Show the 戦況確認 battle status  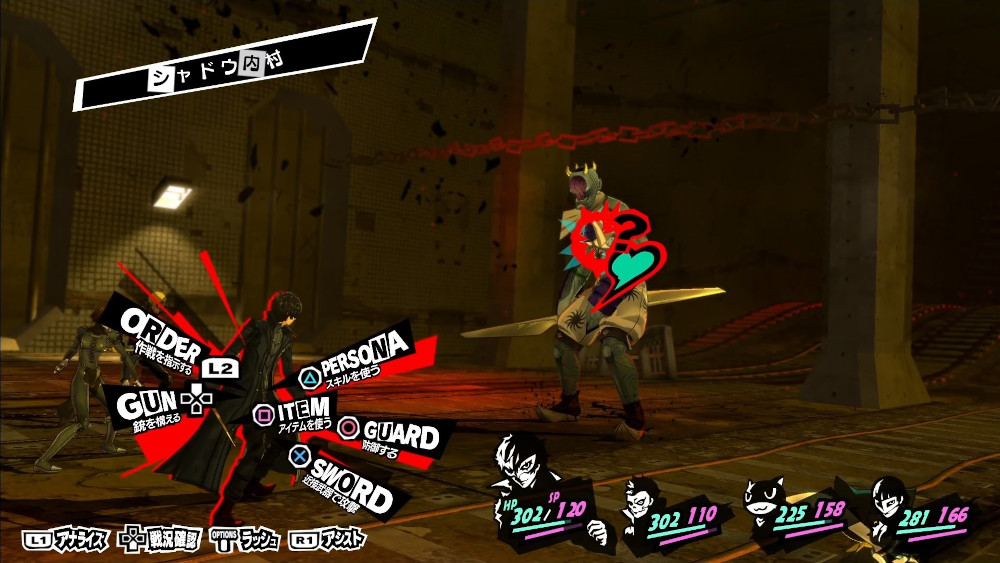[160, 540]
